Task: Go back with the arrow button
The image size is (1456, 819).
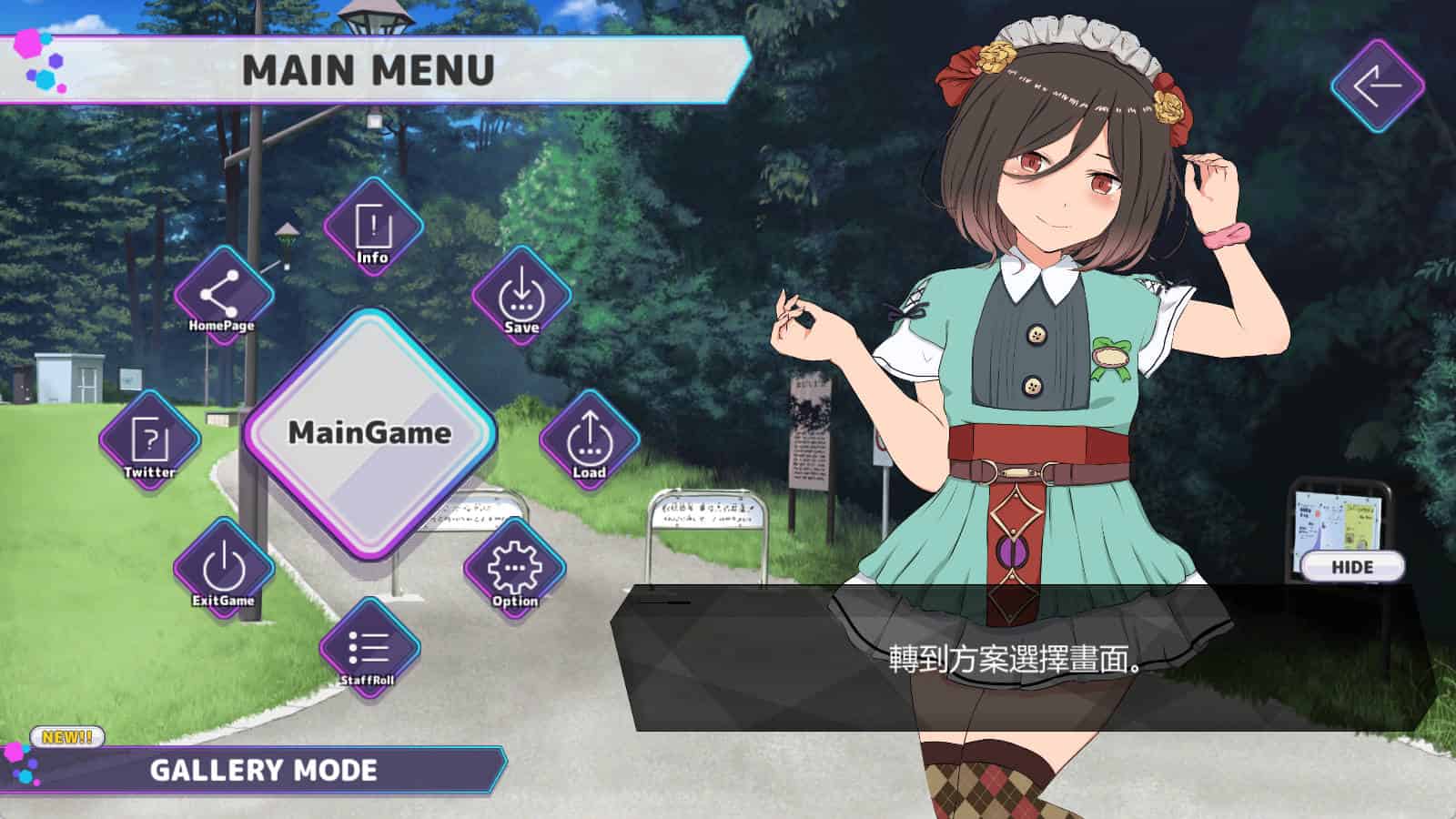Action: (1377, 86)
